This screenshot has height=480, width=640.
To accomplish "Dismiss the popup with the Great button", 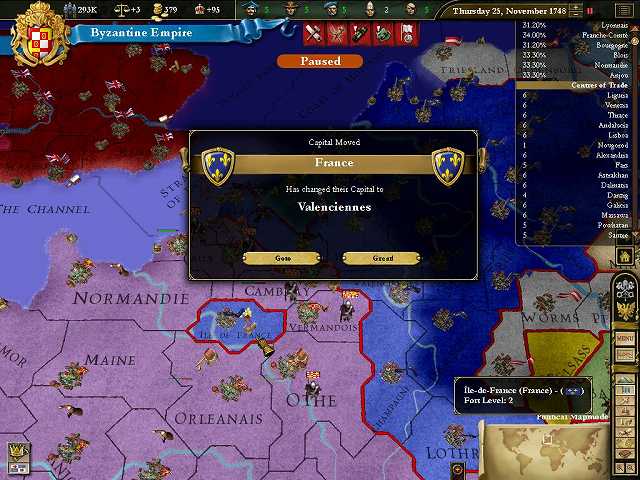I will [382, 258].
